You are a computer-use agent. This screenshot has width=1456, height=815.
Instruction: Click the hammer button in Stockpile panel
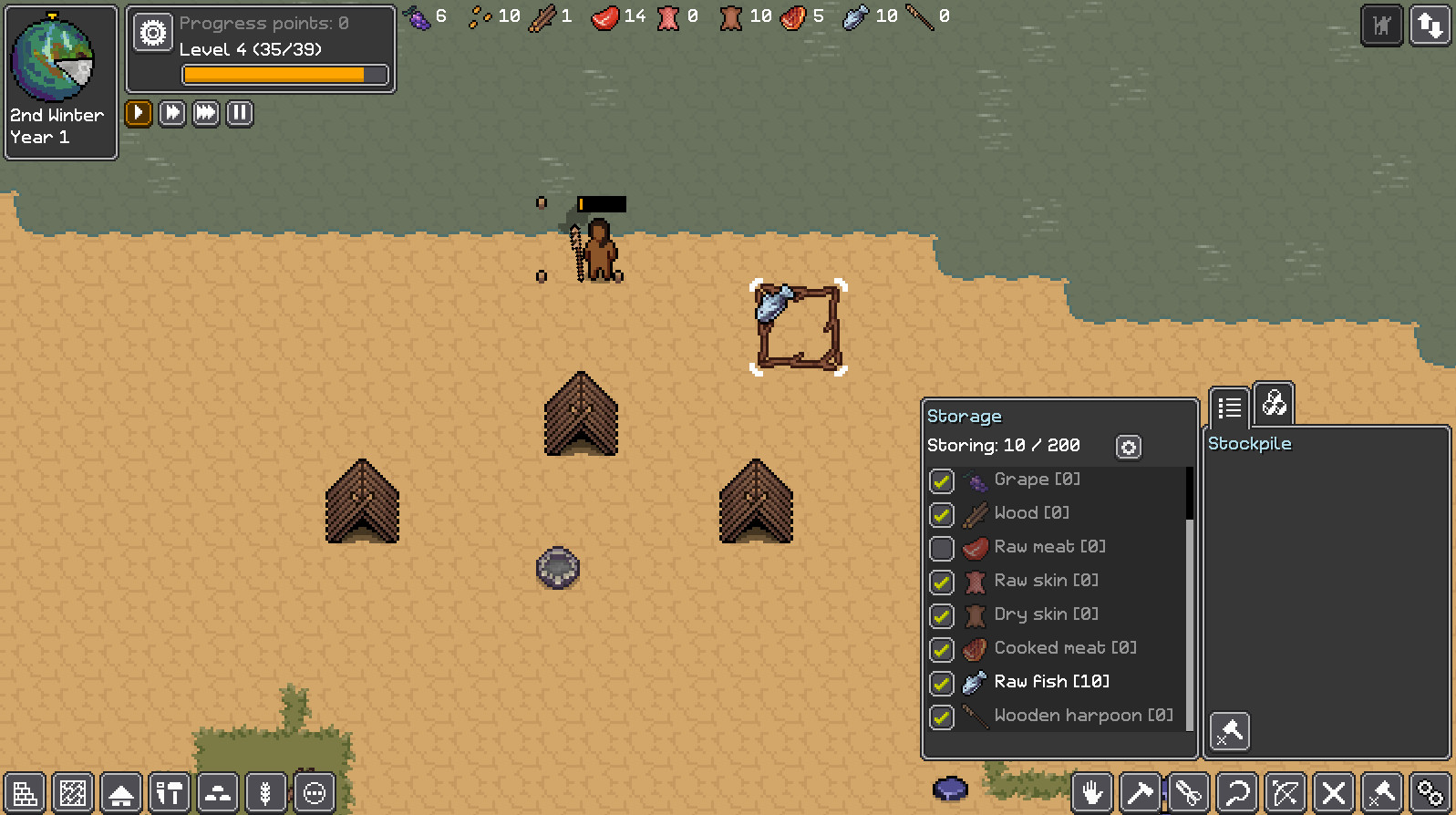[x=1230, y=731]
